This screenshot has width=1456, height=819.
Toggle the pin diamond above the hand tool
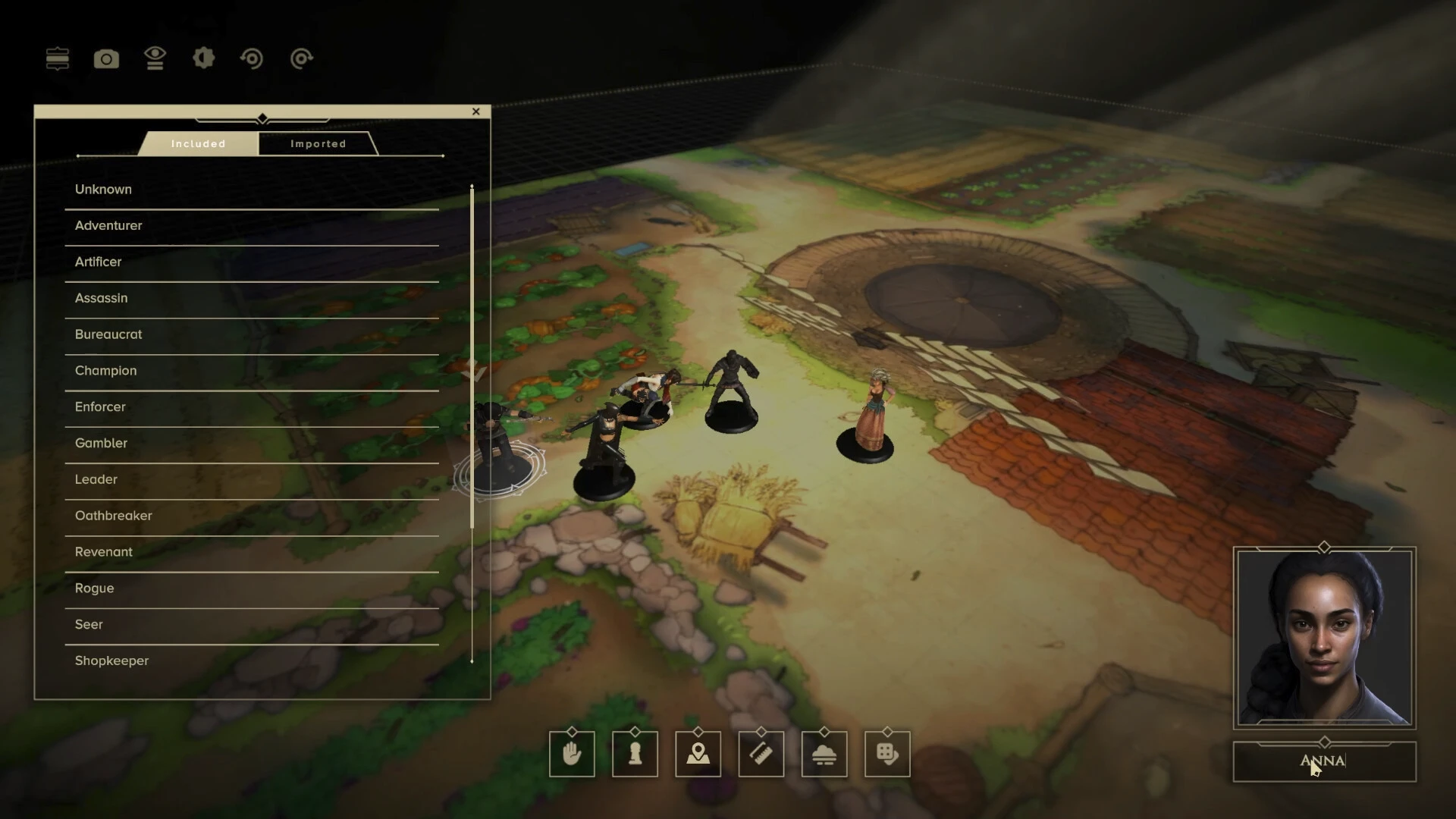coord(571,733)
